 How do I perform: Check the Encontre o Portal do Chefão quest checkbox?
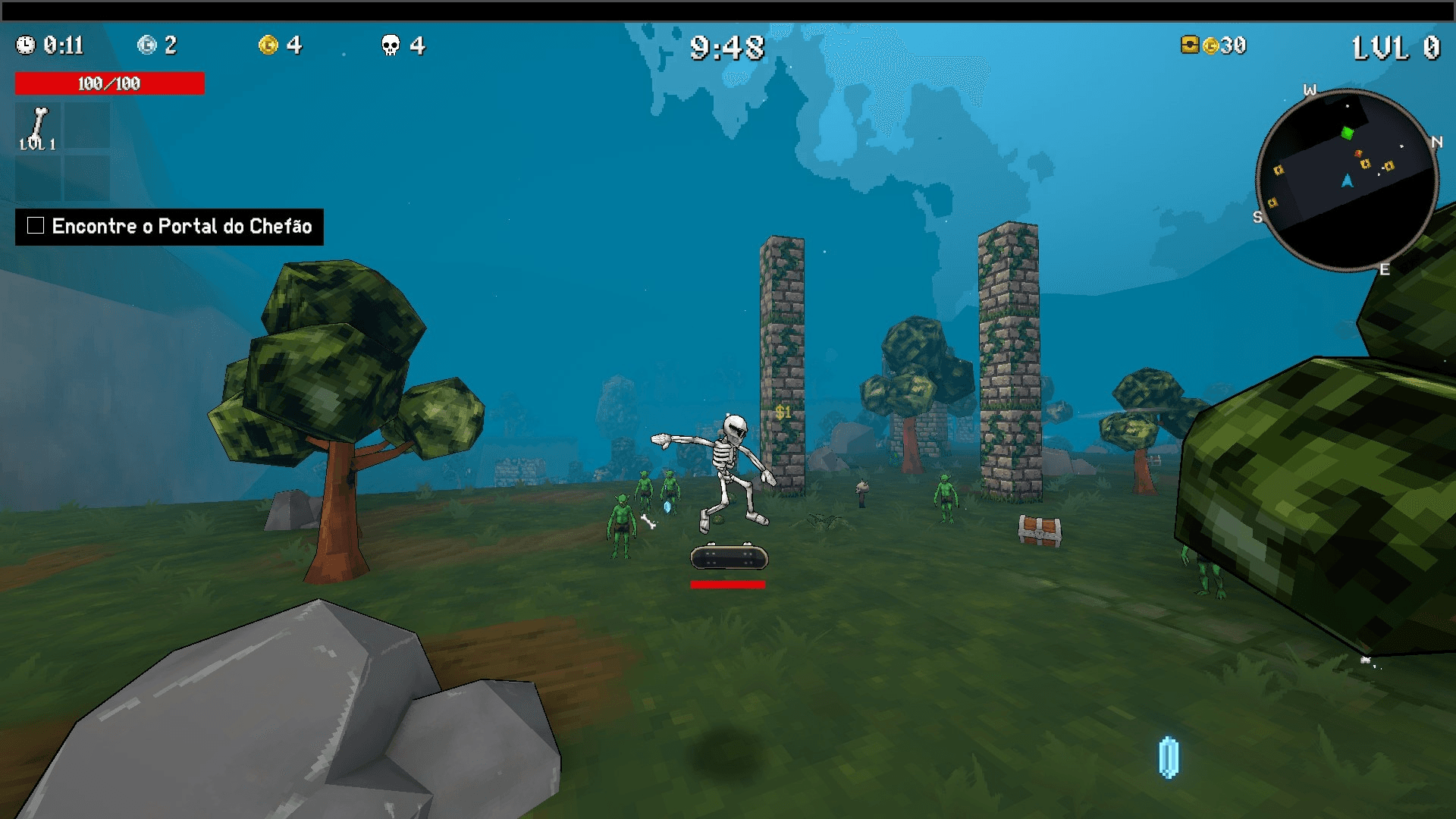point(34,225)
